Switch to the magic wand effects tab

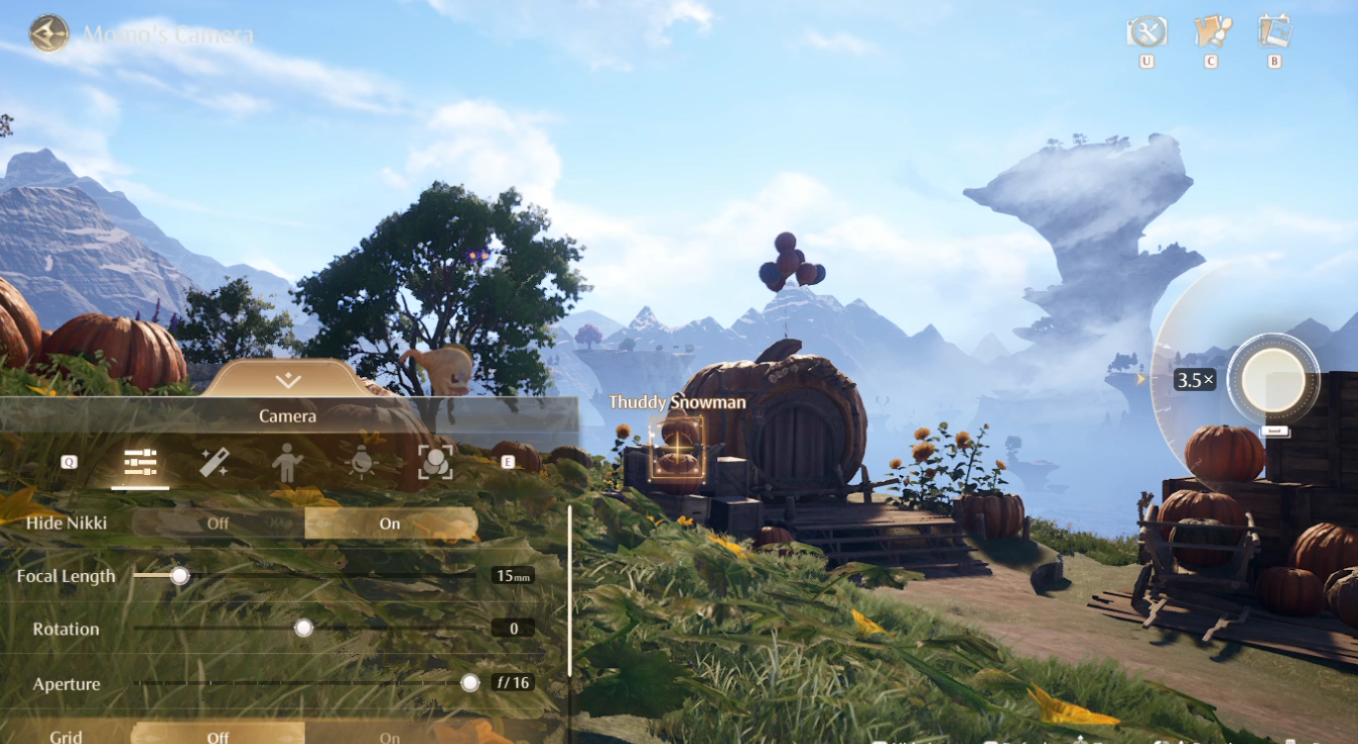click(x=214, y=462)
